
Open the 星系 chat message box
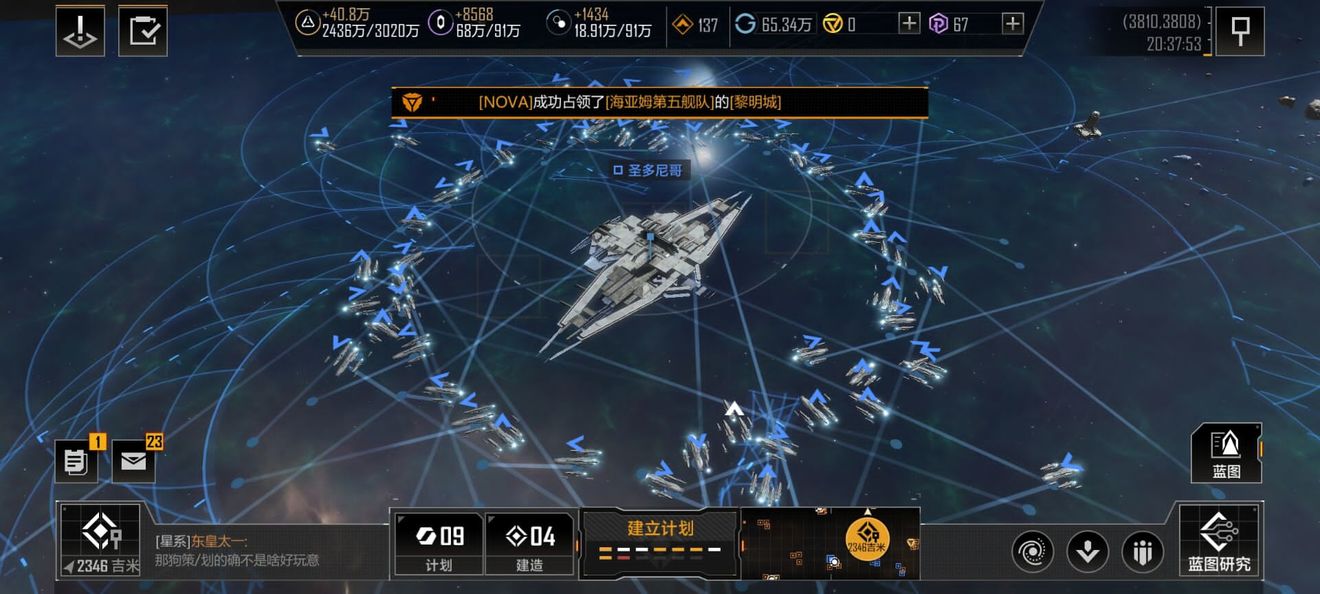(265, 551)
